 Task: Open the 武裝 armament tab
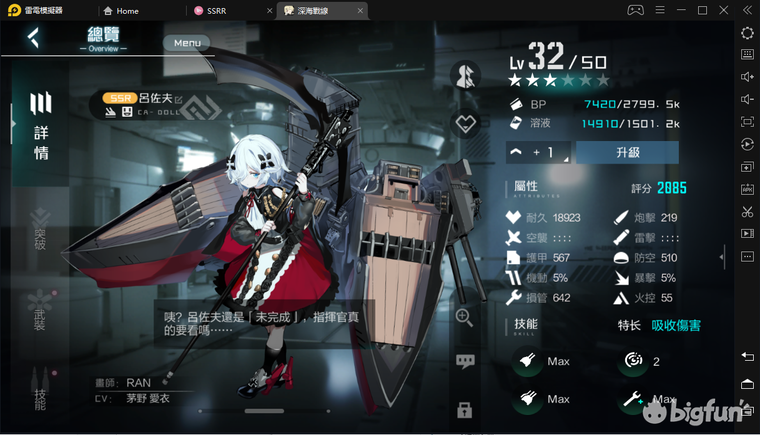40,310
